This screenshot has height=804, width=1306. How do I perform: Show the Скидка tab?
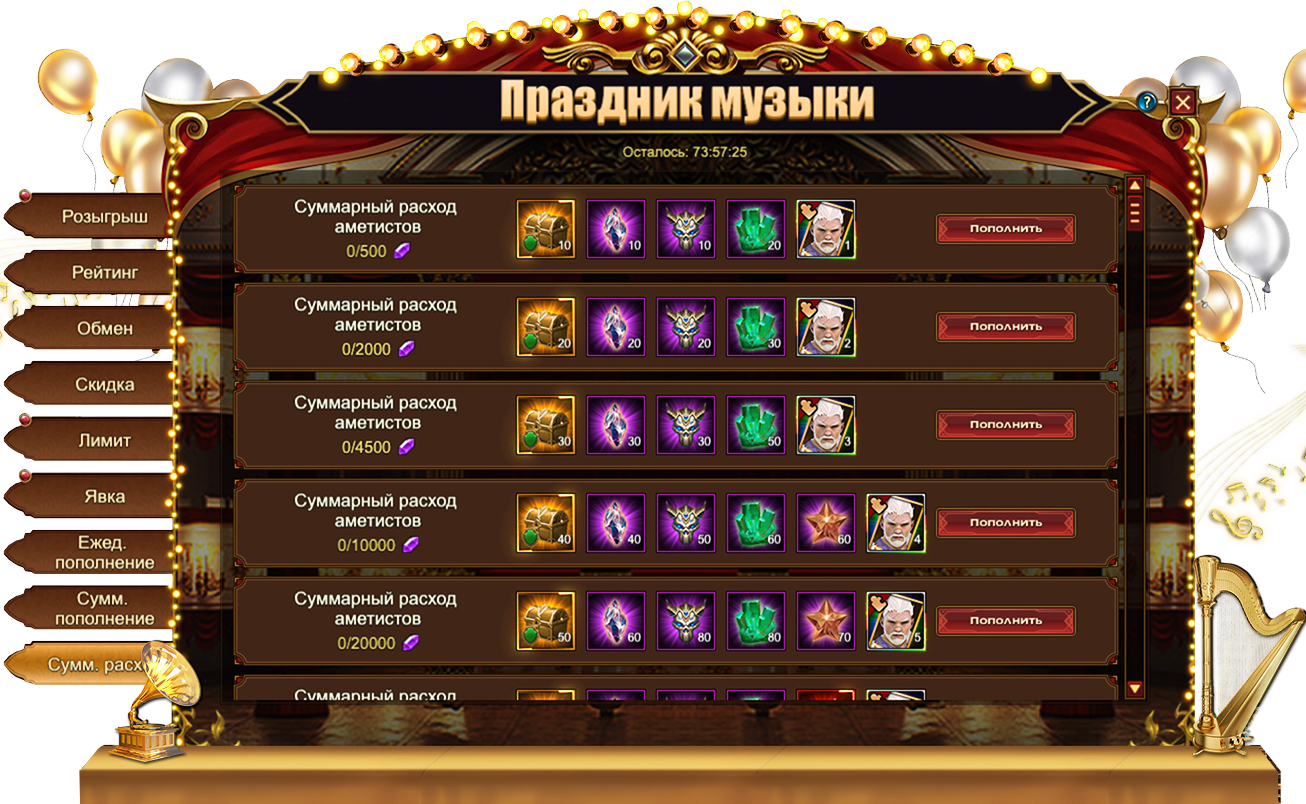(x=104, y=384)
